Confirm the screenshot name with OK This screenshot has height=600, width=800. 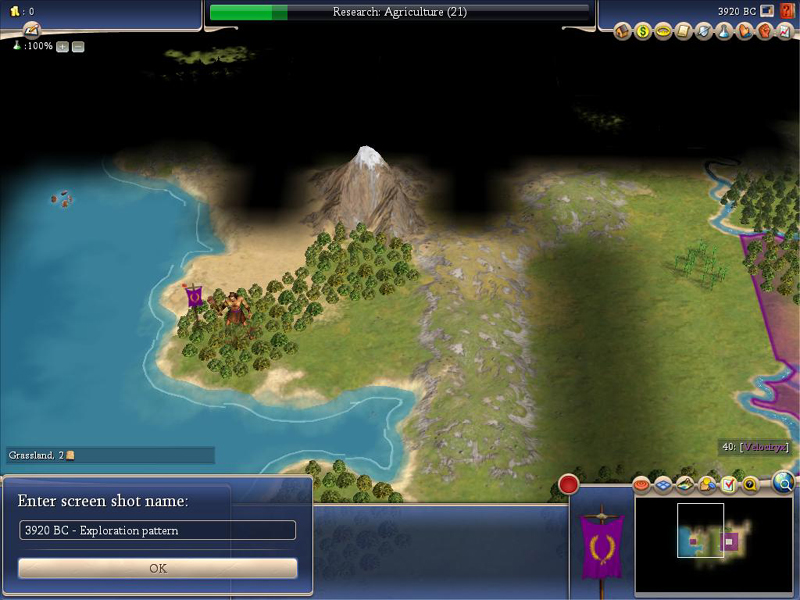(x=158, y=568)
